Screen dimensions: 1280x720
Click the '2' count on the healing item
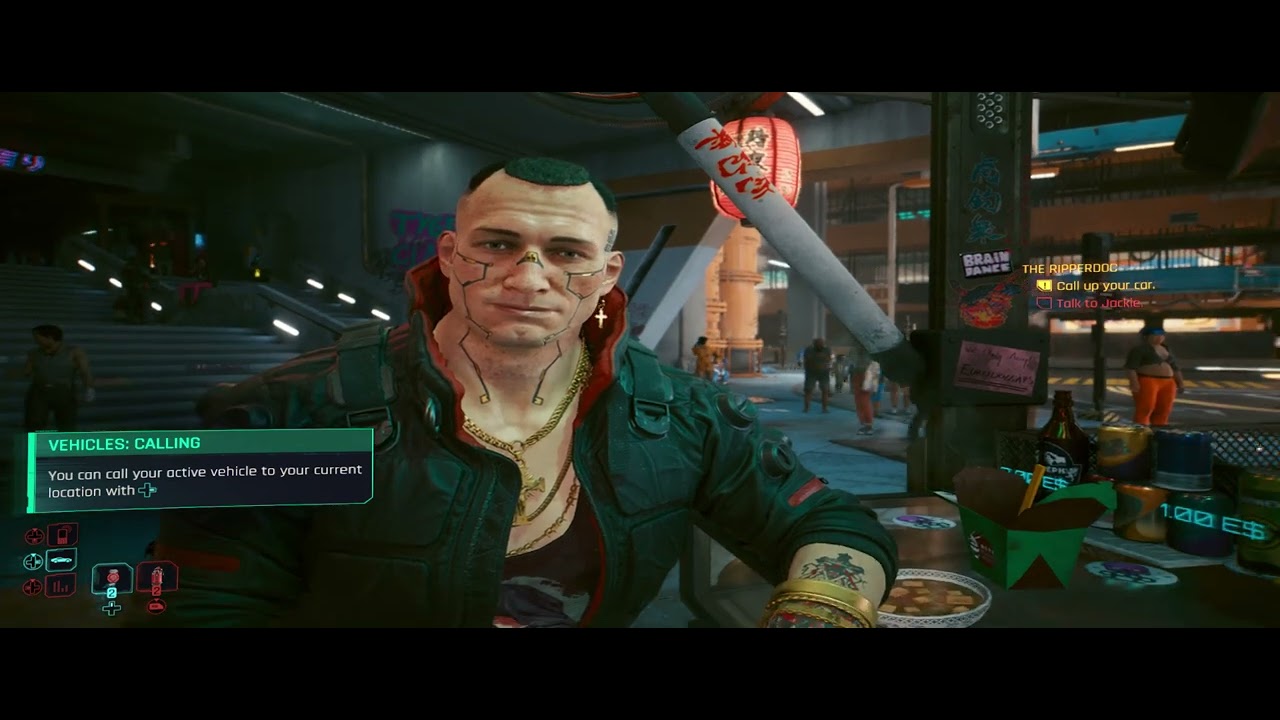pos(112,593)
